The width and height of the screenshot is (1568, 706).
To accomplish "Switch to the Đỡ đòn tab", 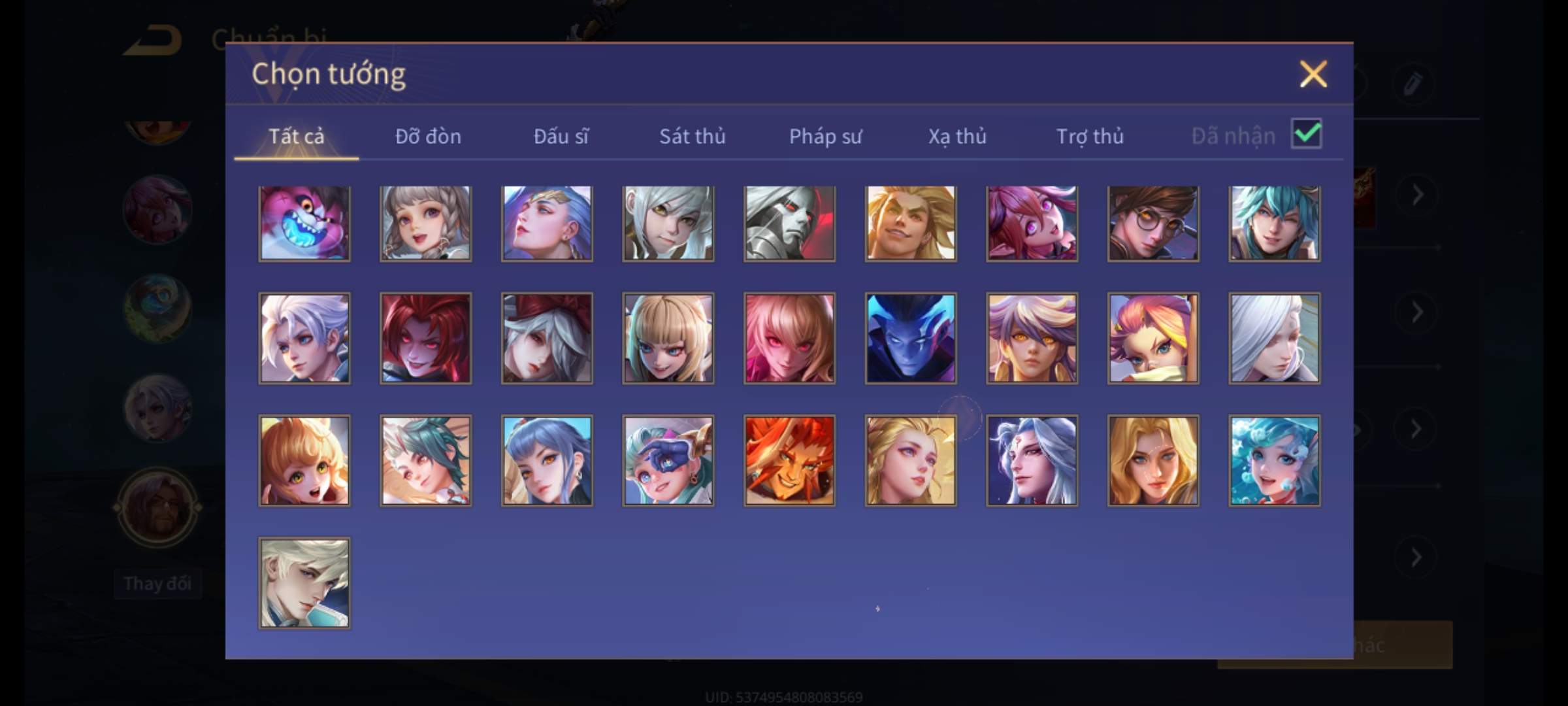I will point(428,136).
